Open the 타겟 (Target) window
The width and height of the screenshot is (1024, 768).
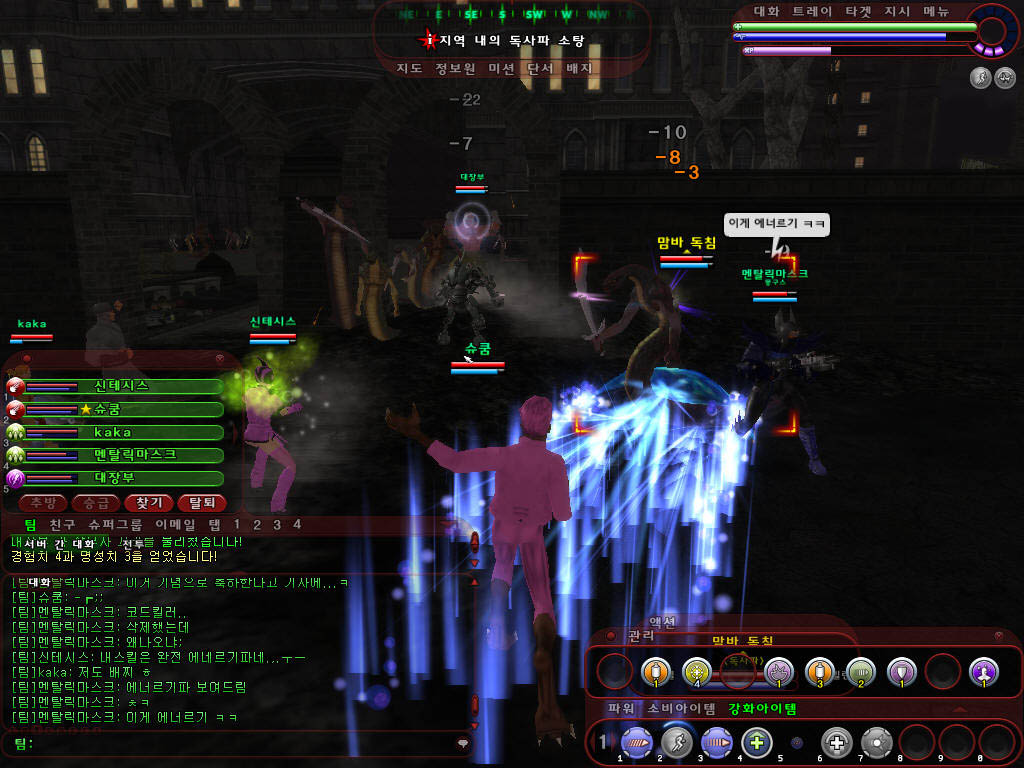coord(858,12)
